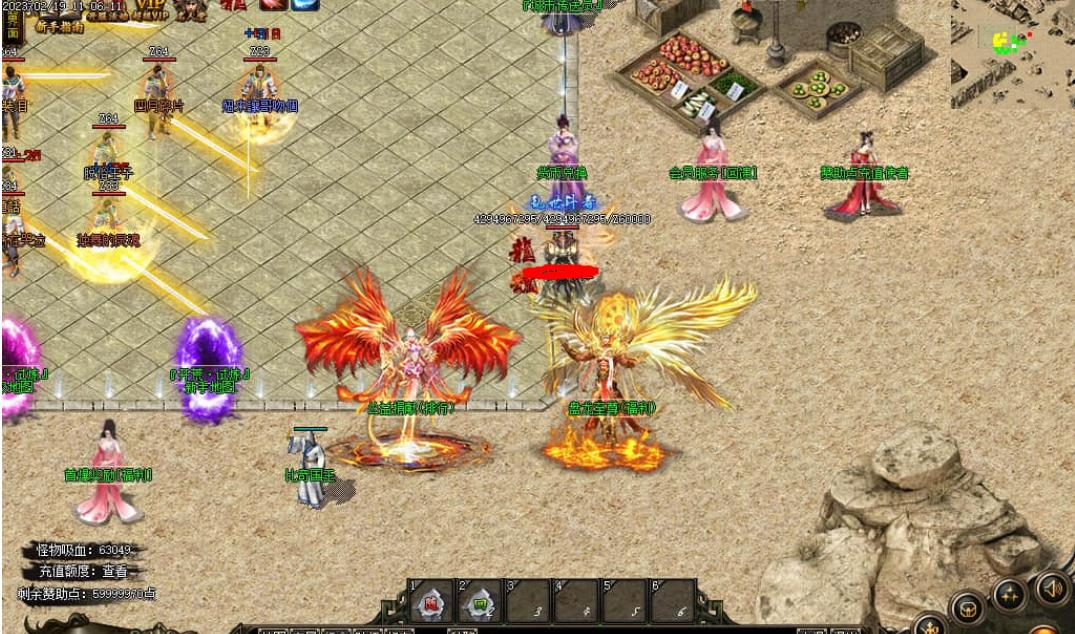This screenshot has width=1075, height=634.
Task: Use the green item in hotbar slot 2
Action: [480, 602]
